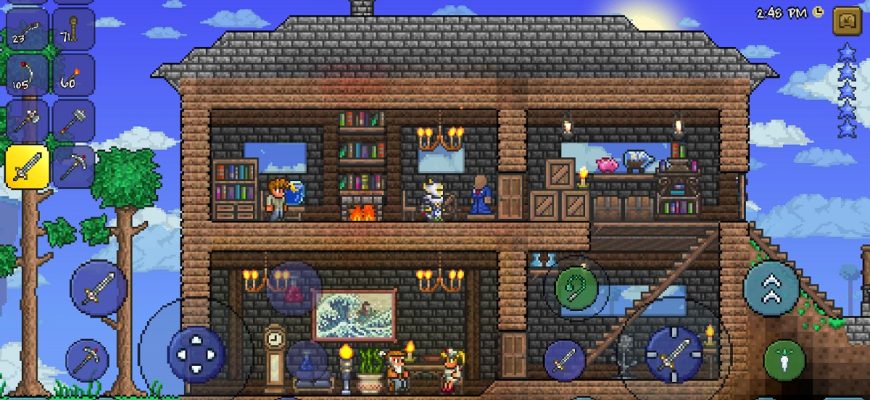The image size is (870, 400).
Task: Use the blue mana potion quick button
Action: [308, 362]
